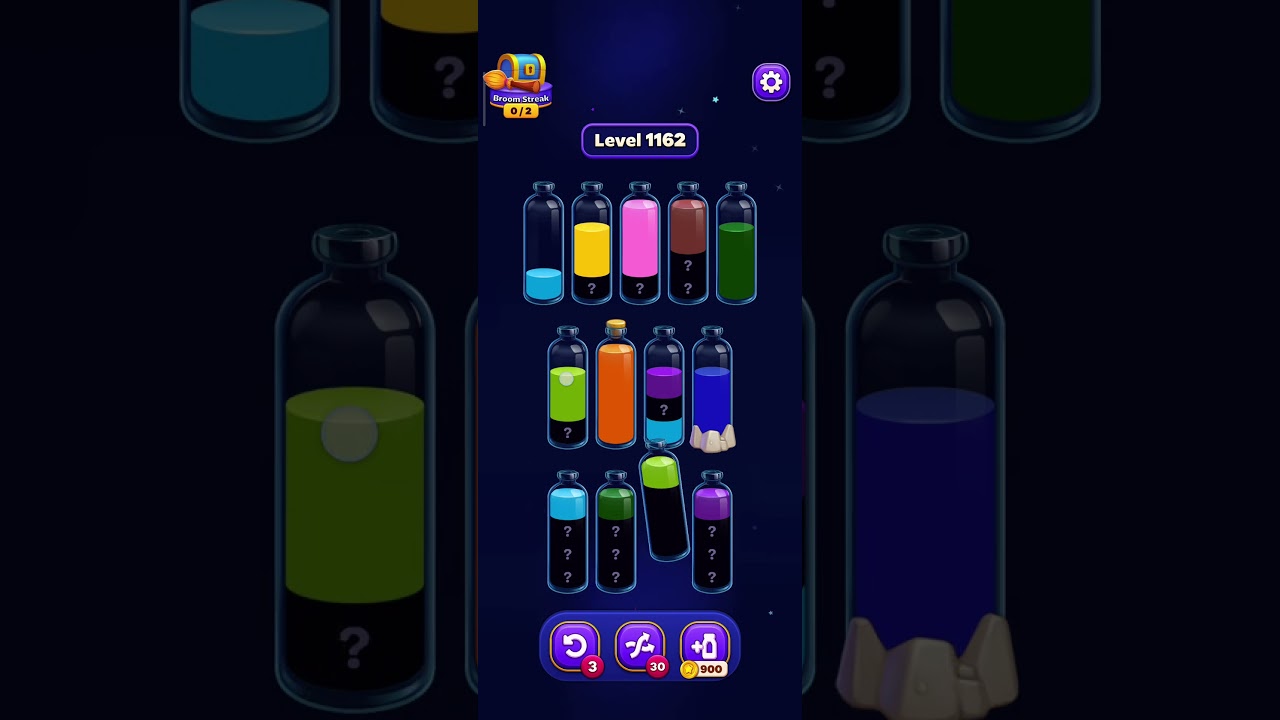The width and height of the screenshot is (1280, 720).
Task: Tap the red badge showing 3 undos
Action: pos(594,668)
